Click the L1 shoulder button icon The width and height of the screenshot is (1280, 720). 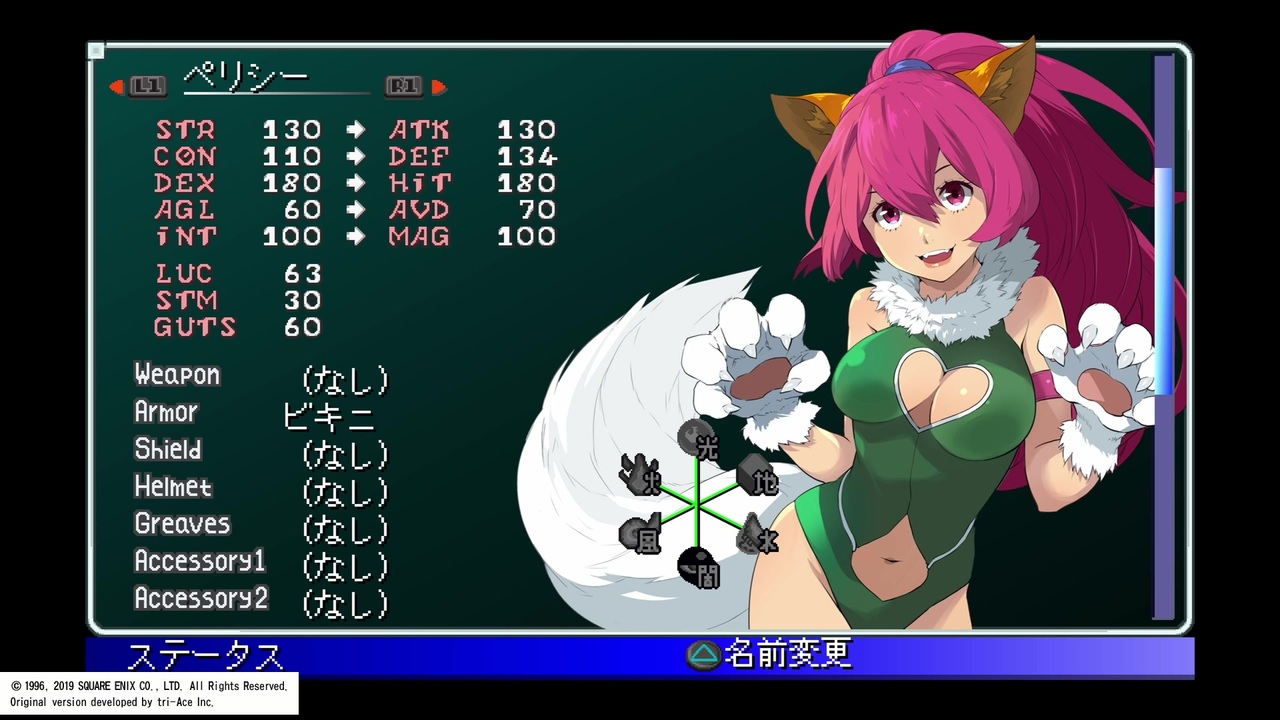point(146,86)
